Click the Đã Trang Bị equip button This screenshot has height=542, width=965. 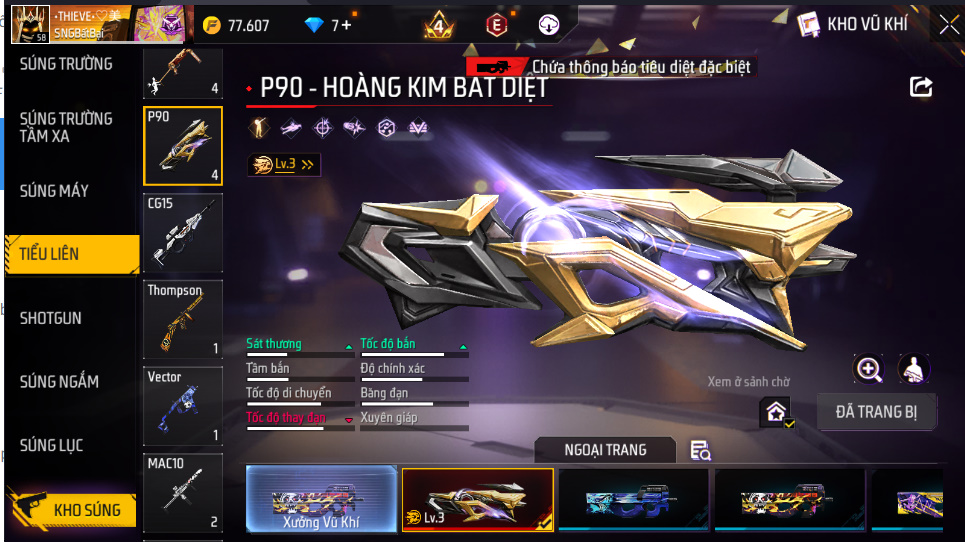(x=876, y=411)
